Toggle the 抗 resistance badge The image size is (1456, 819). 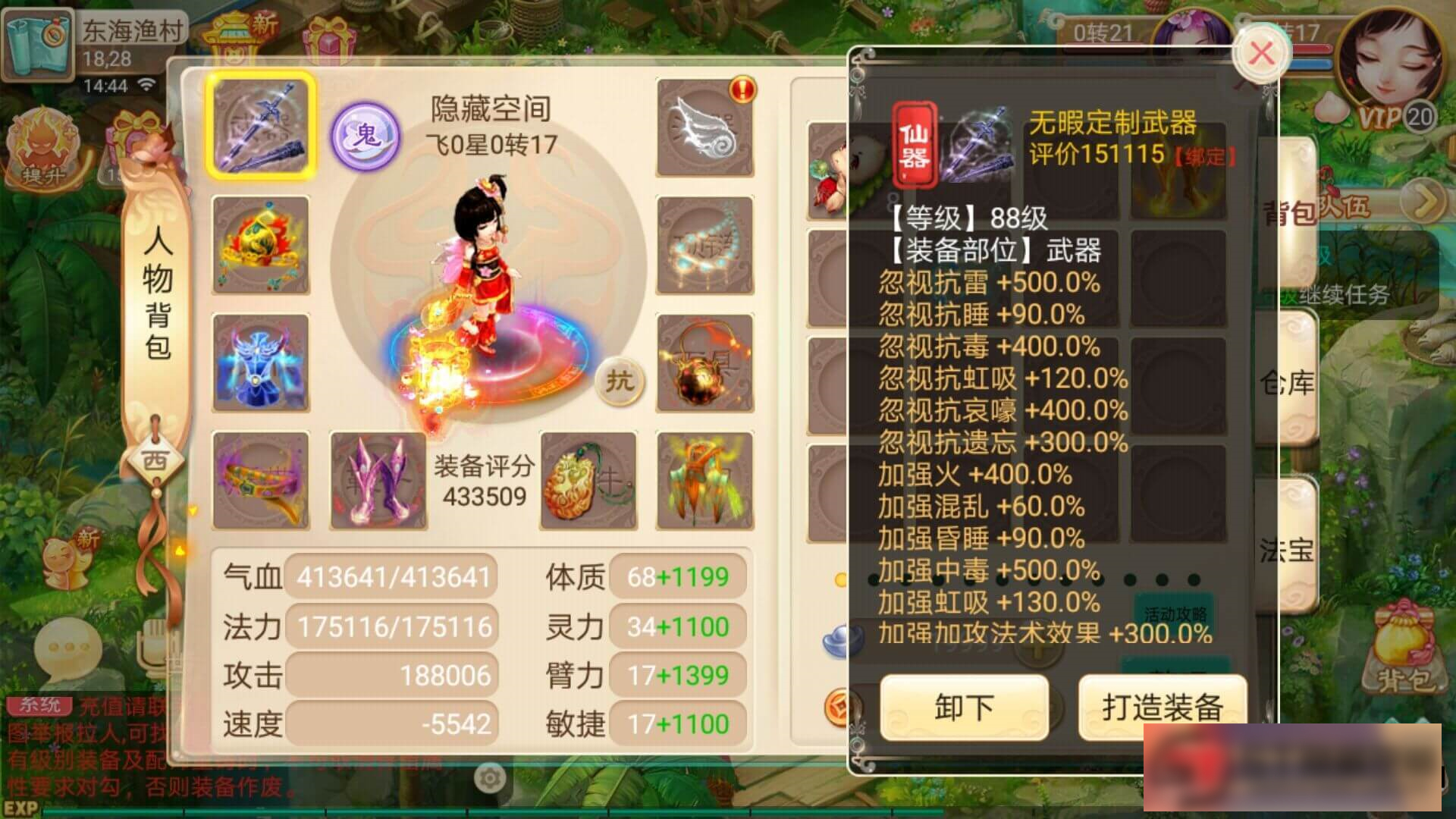622,381
